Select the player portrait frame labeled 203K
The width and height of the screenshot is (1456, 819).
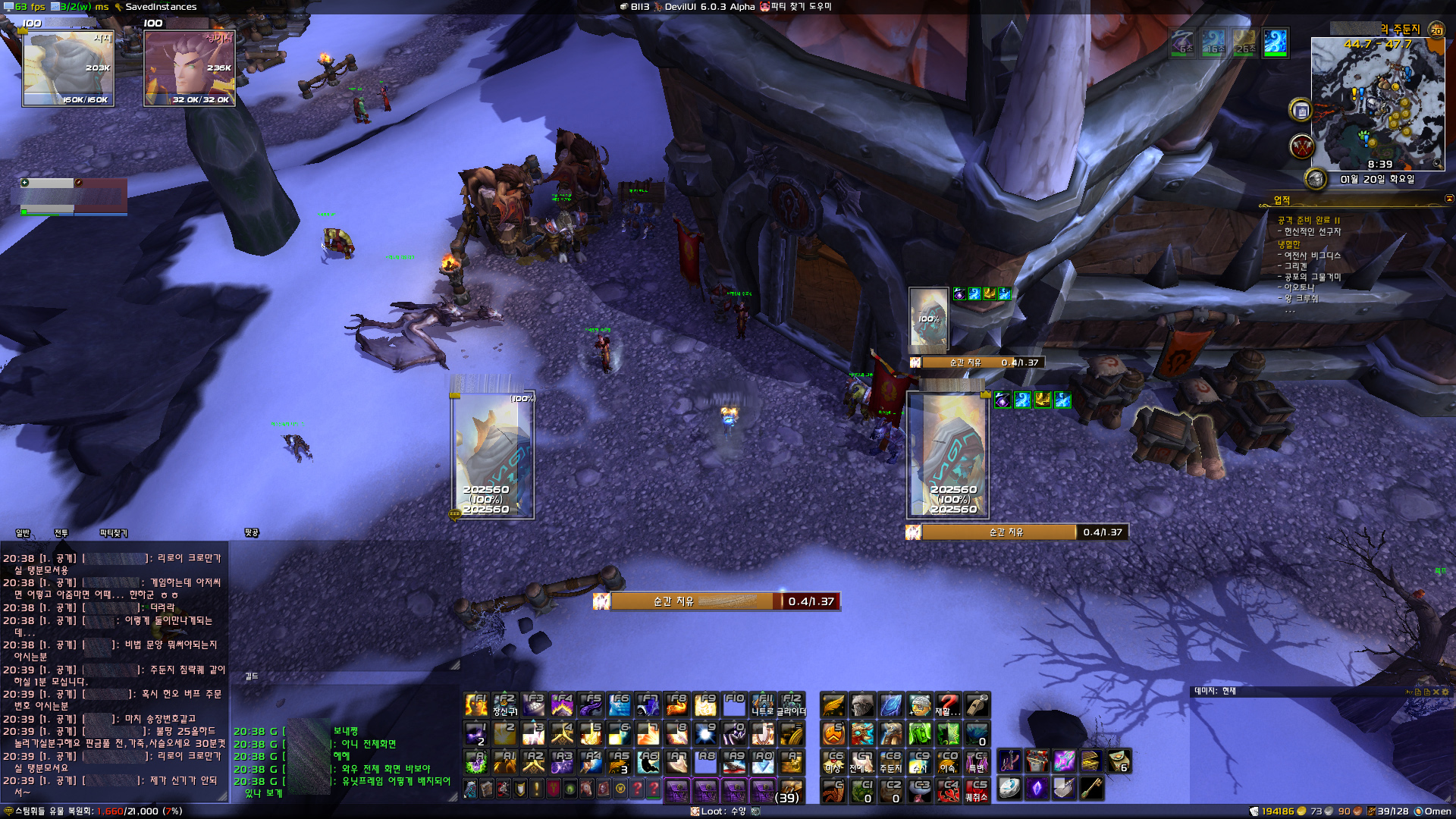[68, 68]
